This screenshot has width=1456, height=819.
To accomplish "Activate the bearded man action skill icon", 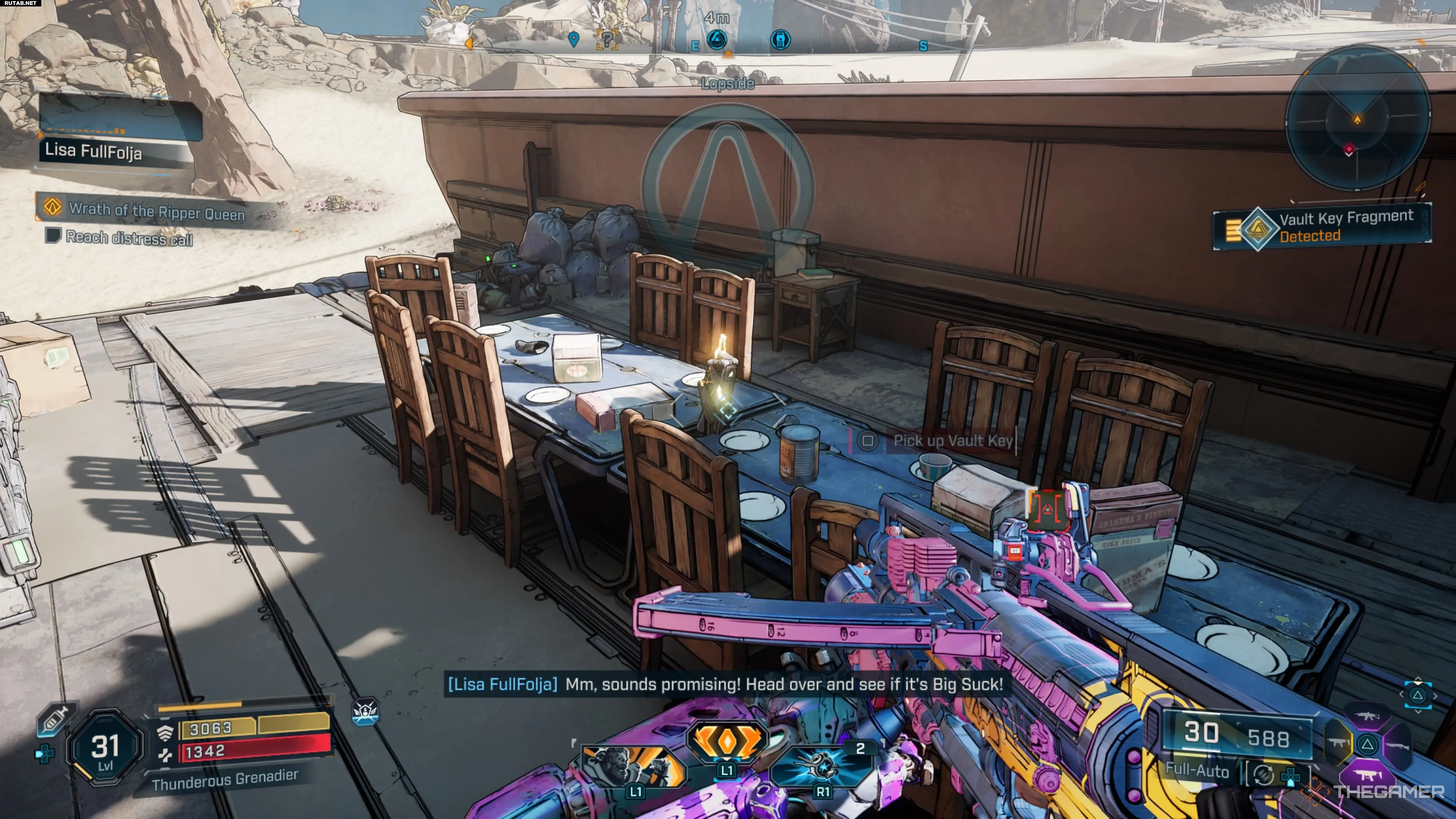I will (632, 767).
